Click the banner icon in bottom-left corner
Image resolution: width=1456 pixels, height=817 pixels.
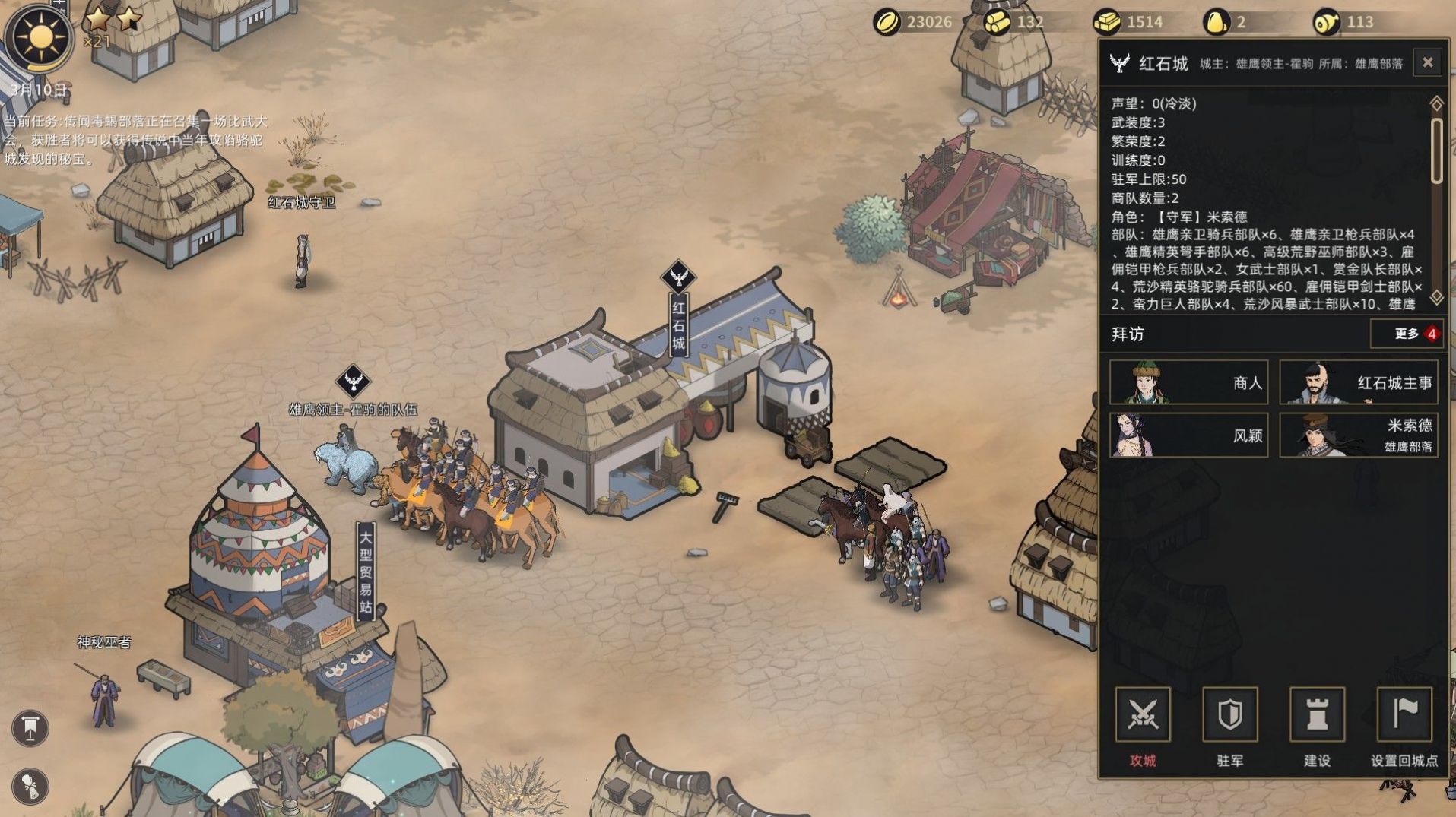29,727
